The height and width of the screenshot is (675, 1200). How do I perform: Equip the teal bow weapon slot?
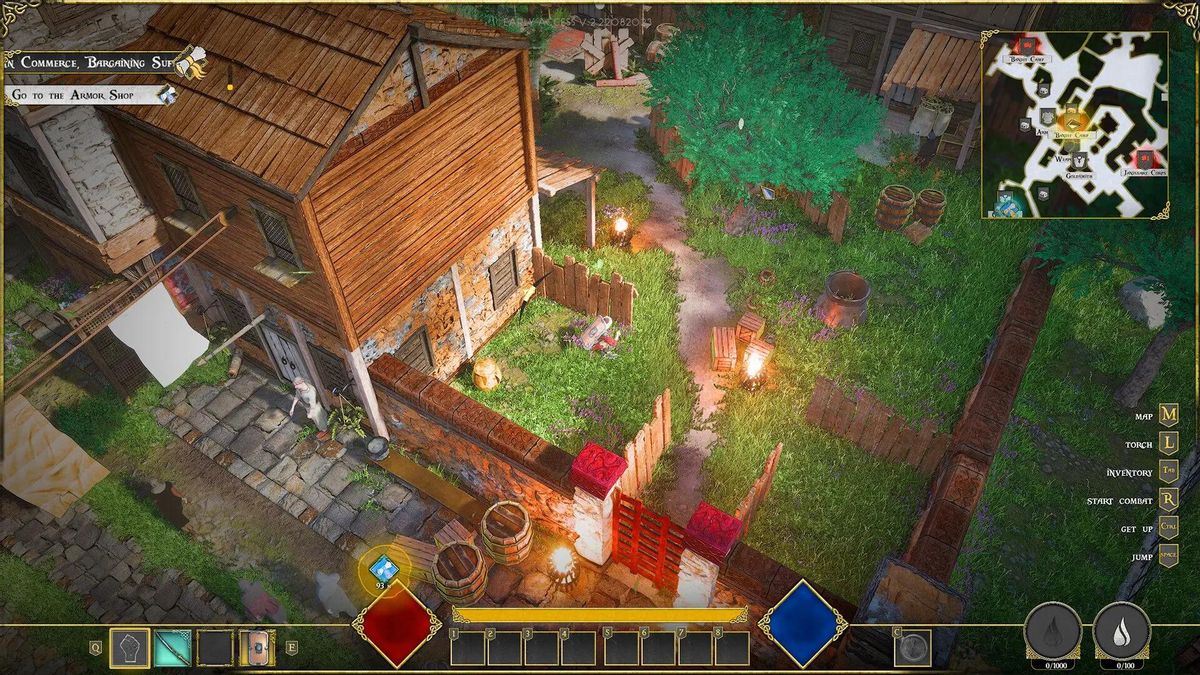[x=172, y=648]
